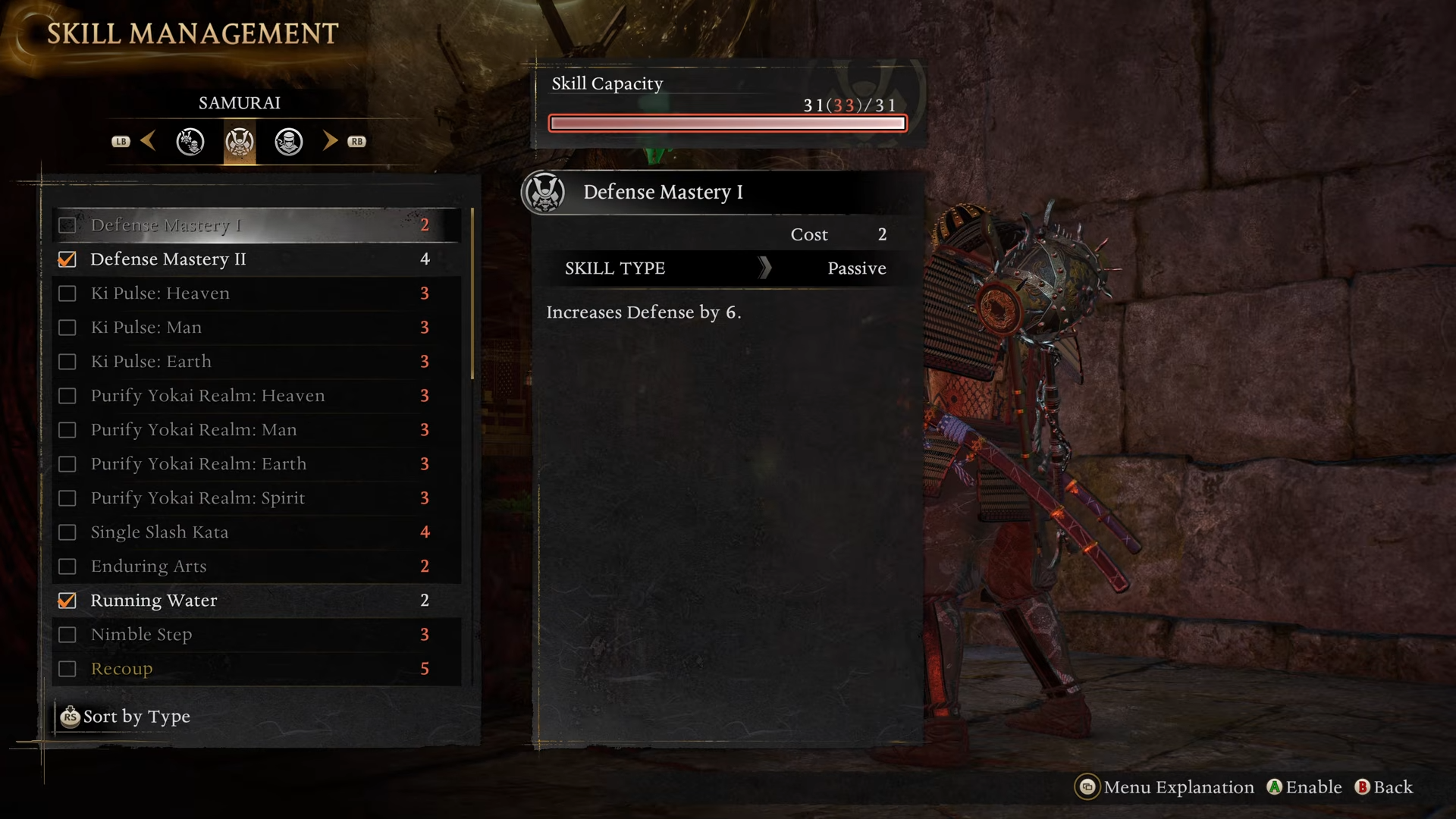Enable the Enduring Arts skill
1456x819 pixels.
point(67,566)
